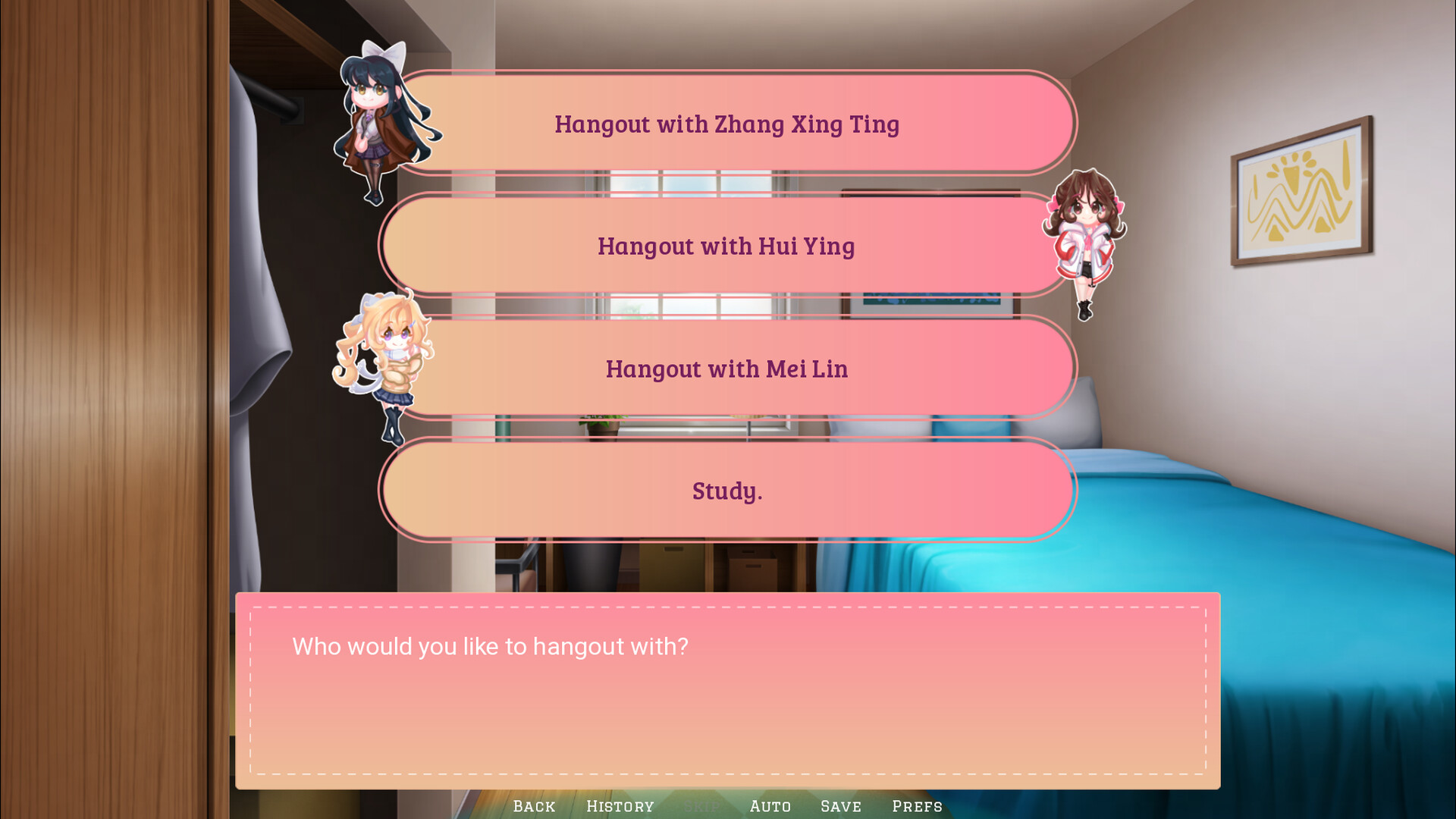Click the "Who would you like to hangout with?" textbox
The height and width of the screenshot is (819, 1456).
tap(726, 692)
